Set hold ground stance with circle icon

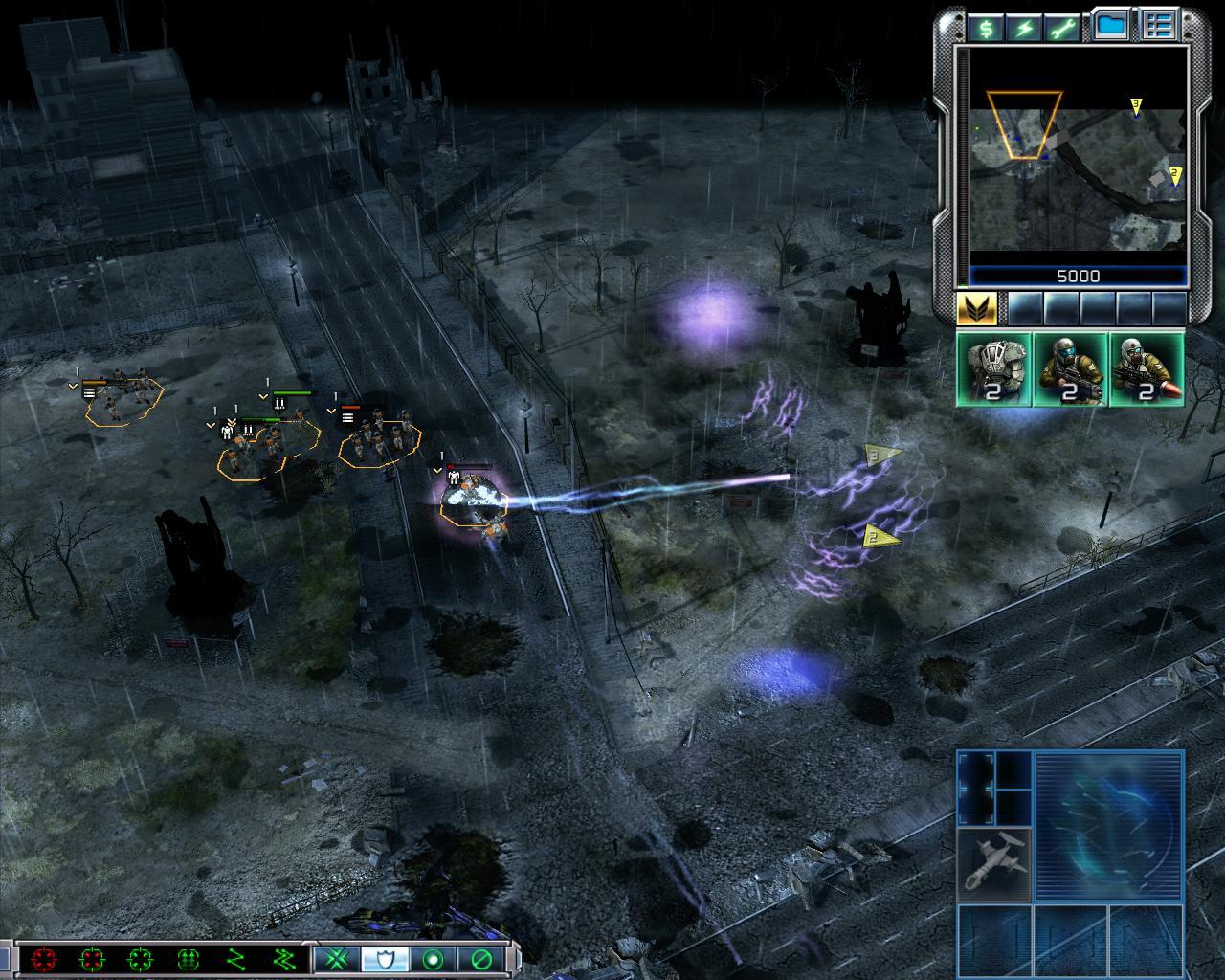433,958
